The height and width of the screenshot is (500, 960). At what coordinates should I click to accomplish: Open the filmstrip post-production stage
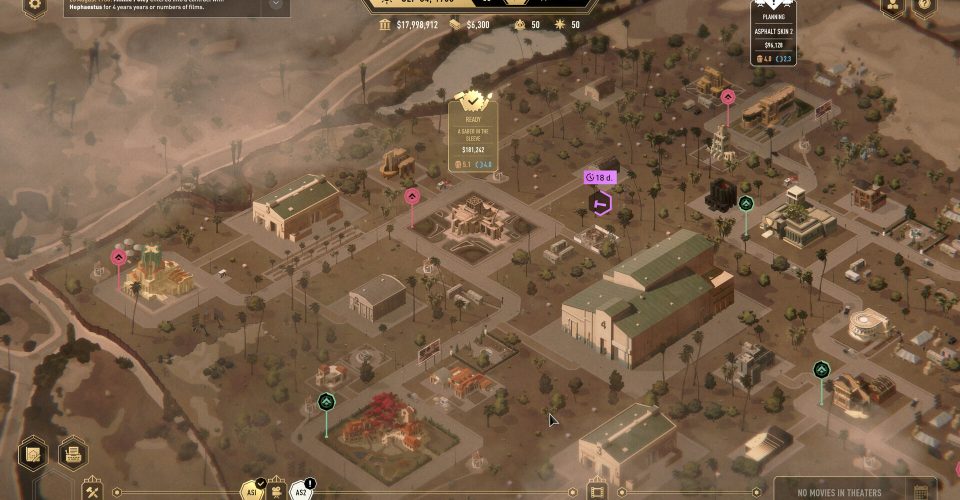[597, 492]
